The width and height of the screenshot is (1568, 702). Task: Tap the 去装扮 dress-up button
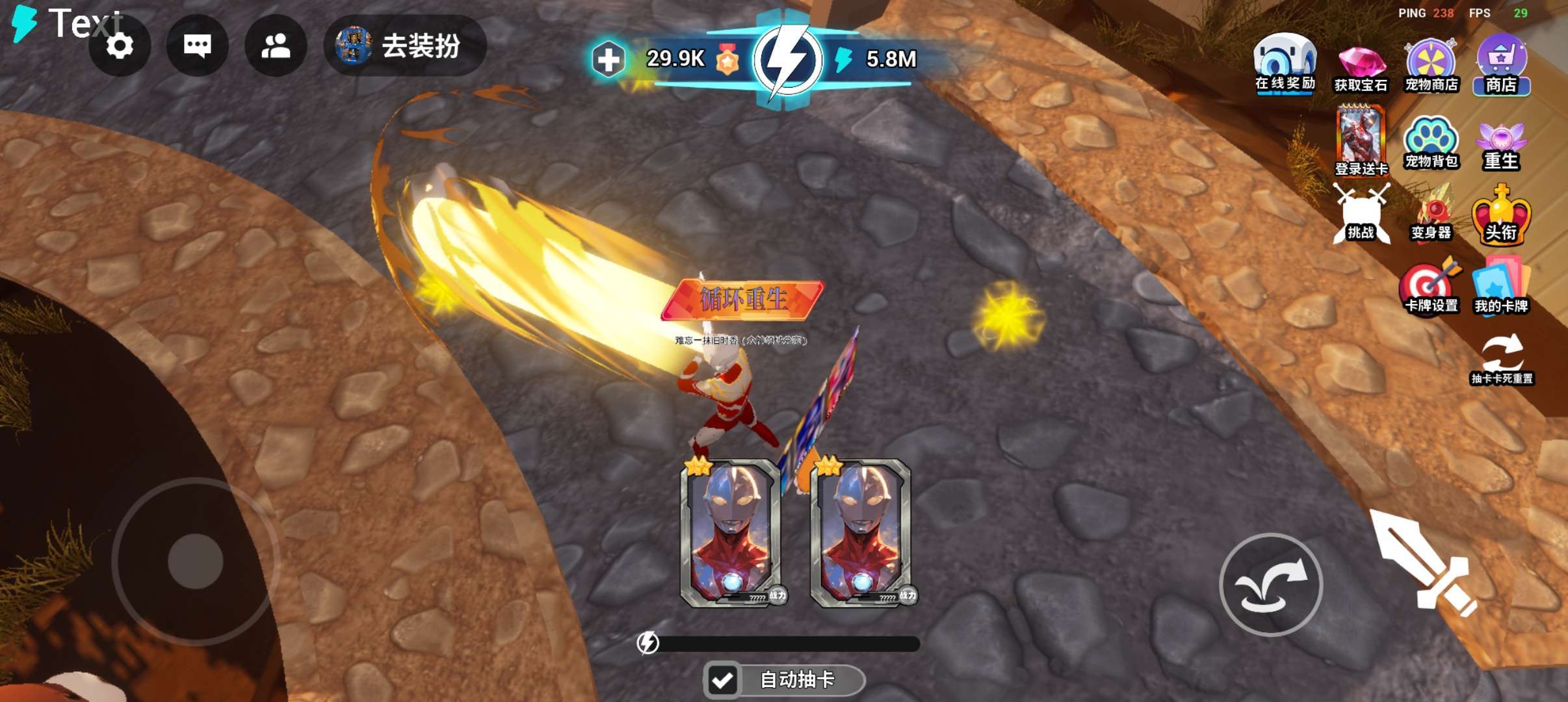click(x=404, y=46)
